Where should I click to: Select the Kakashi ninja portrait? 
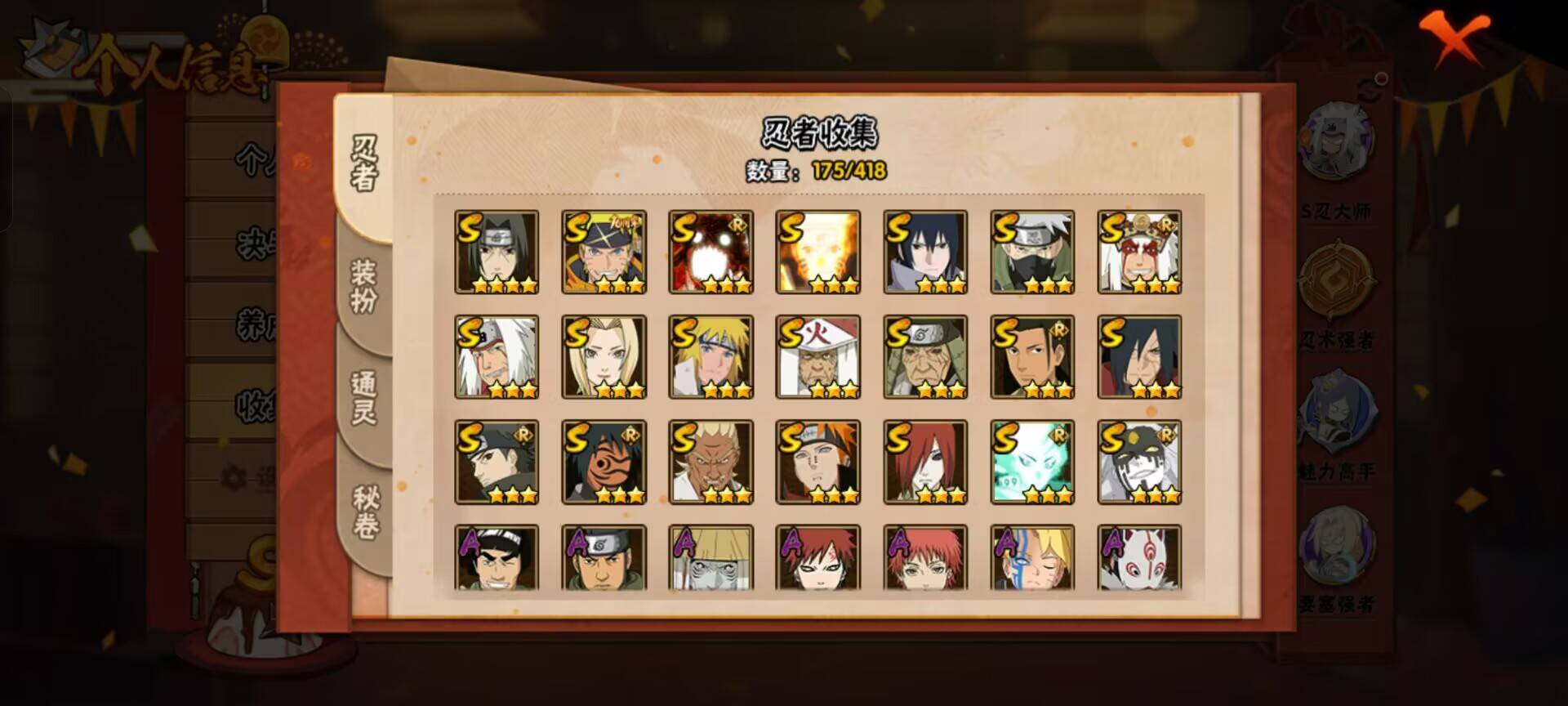click(1031, 252)
